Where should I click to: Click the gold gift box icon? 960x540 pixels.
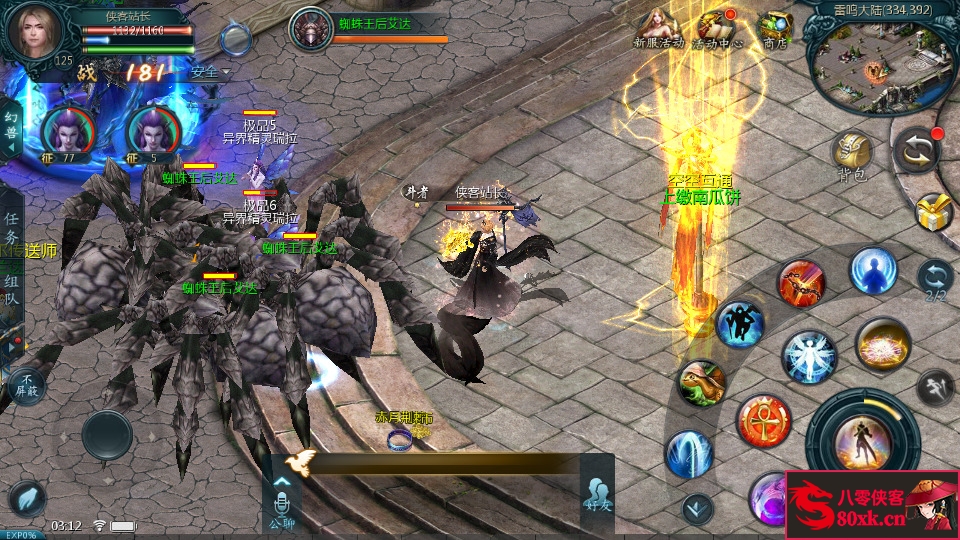pyautogui.click(x=933, y=210)
